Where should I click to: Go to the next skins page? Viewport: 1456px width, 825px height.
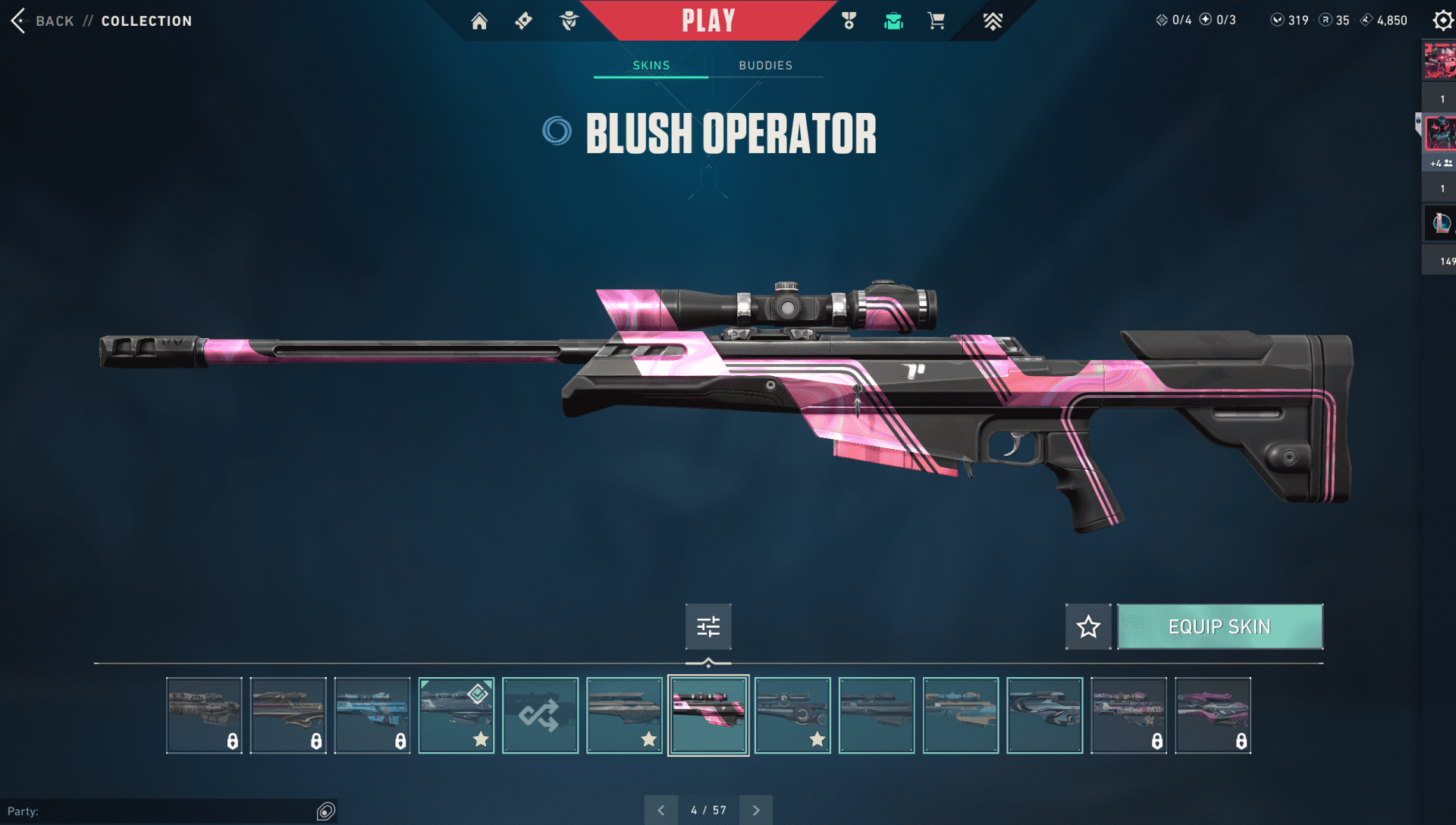(x=756, y=810)
